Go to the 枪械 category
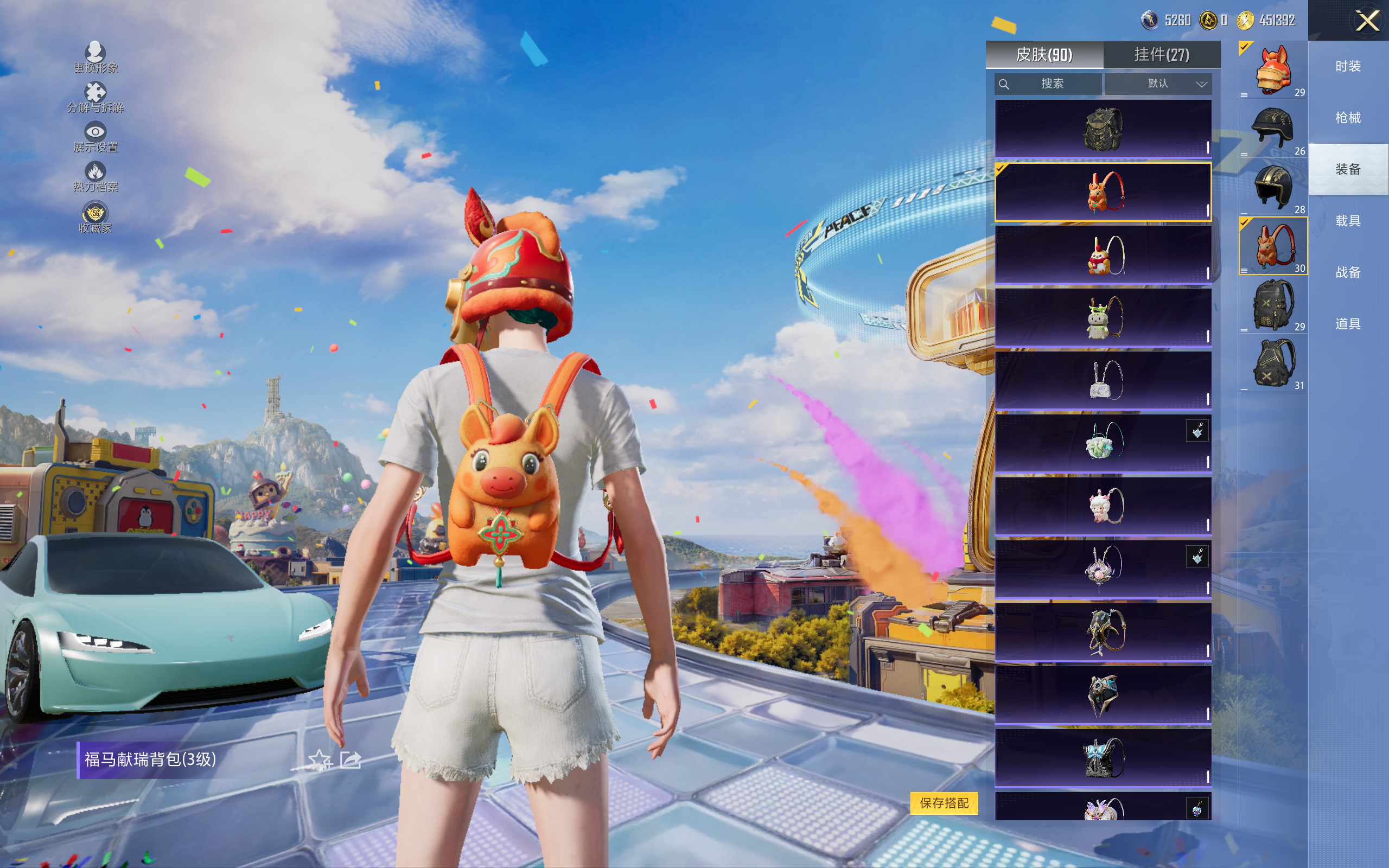The width and height of the screenshot is (1389, 868). 1347,118
